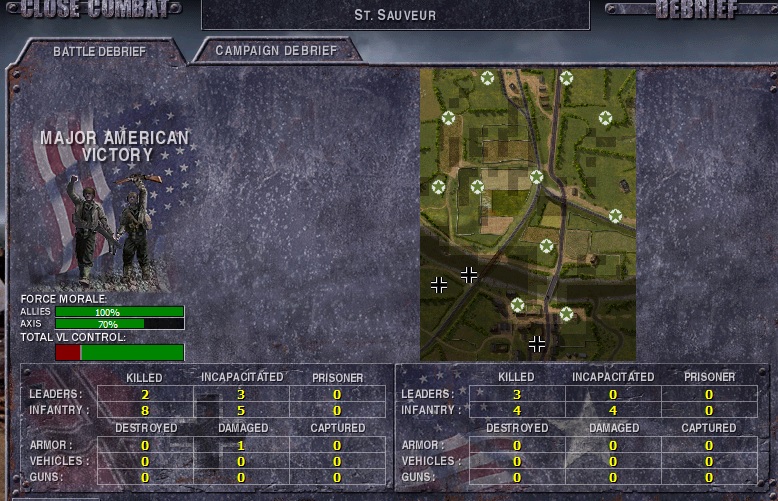
Task: Switch to the Battle Debrief tab
Action: pos(100,51)
